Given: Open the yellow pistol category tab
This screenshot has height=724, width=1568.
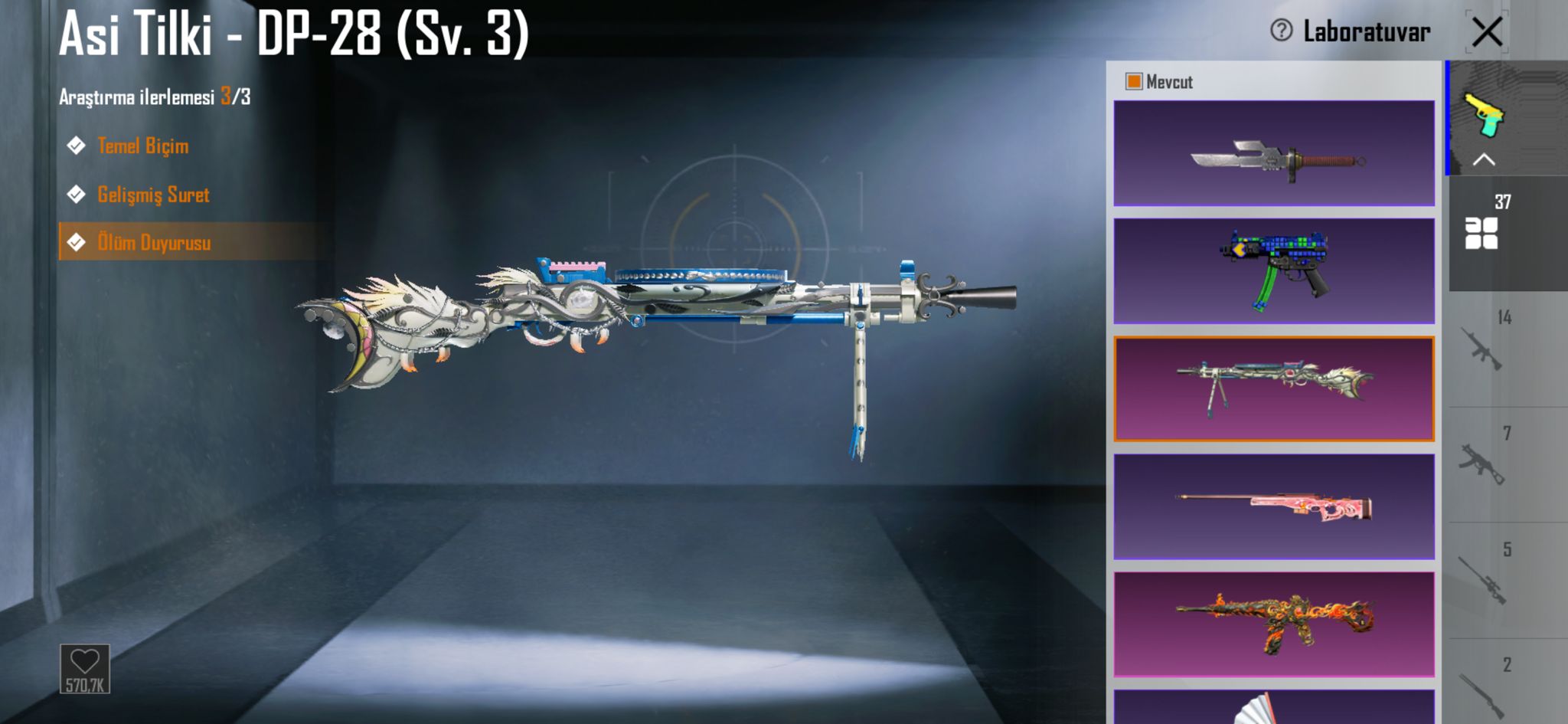Looking at the screenshot, I should point(1484,113).
